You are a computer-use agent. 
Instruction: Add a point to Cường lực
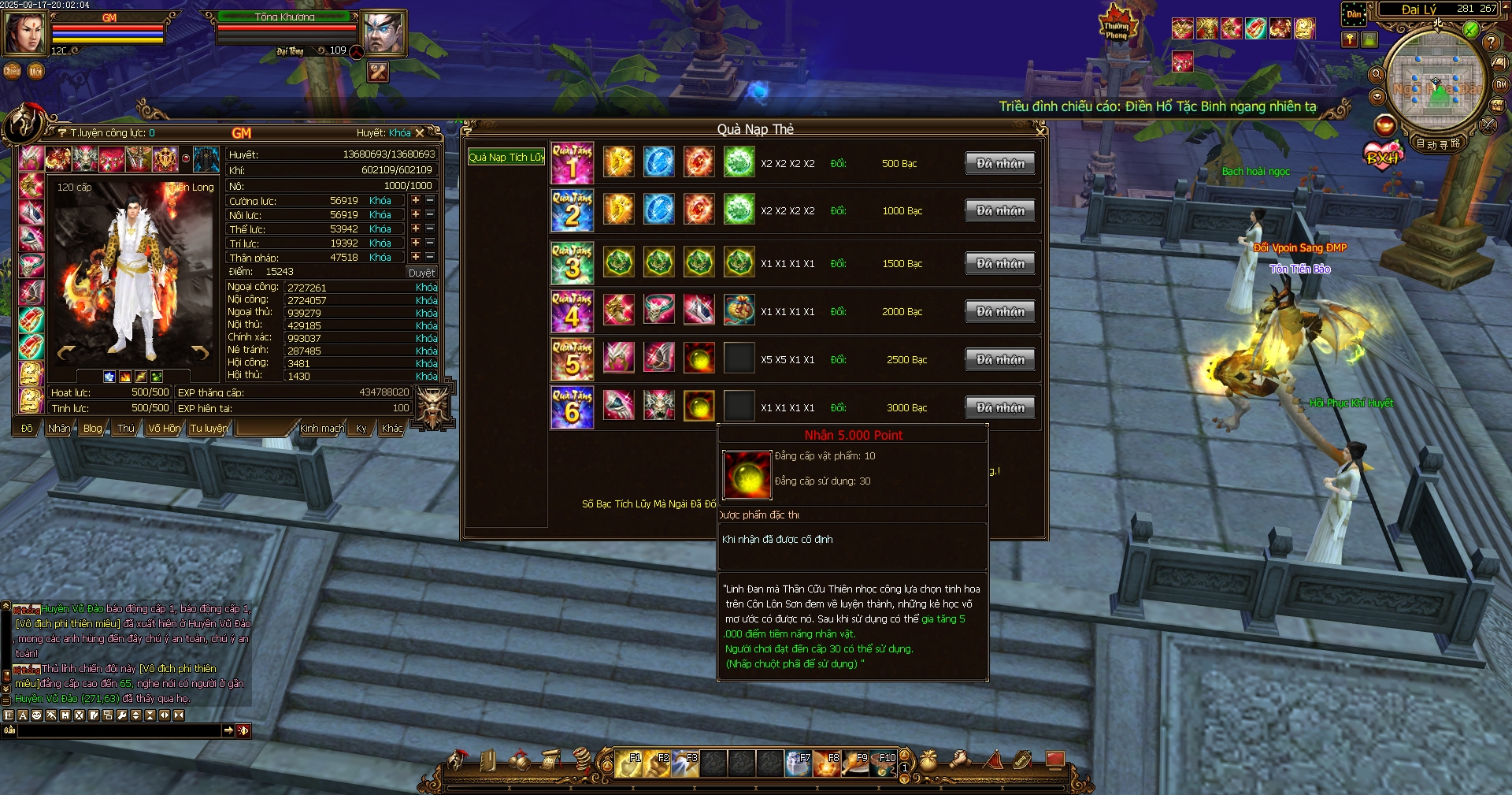(416, 201)
